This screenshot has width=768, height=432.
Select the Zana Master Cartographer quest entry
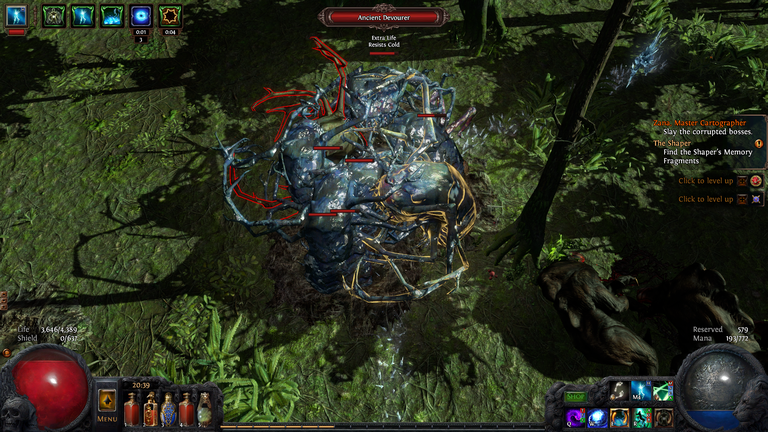click(x=700, y=123)
